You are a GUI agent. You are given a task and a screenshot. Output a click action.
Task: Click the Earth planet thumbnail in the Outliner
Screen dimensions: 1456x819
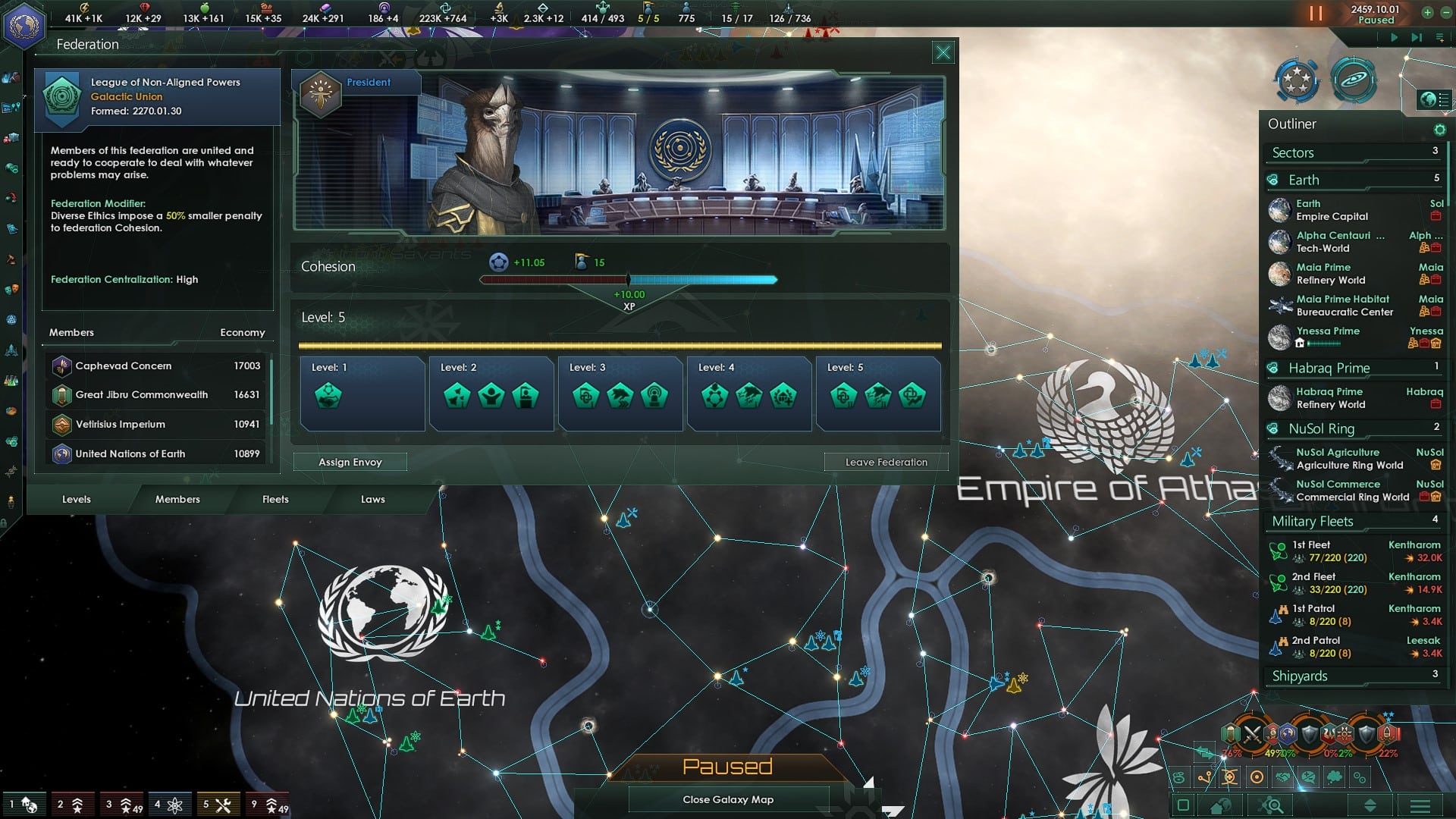click(x=1280, y=210)
